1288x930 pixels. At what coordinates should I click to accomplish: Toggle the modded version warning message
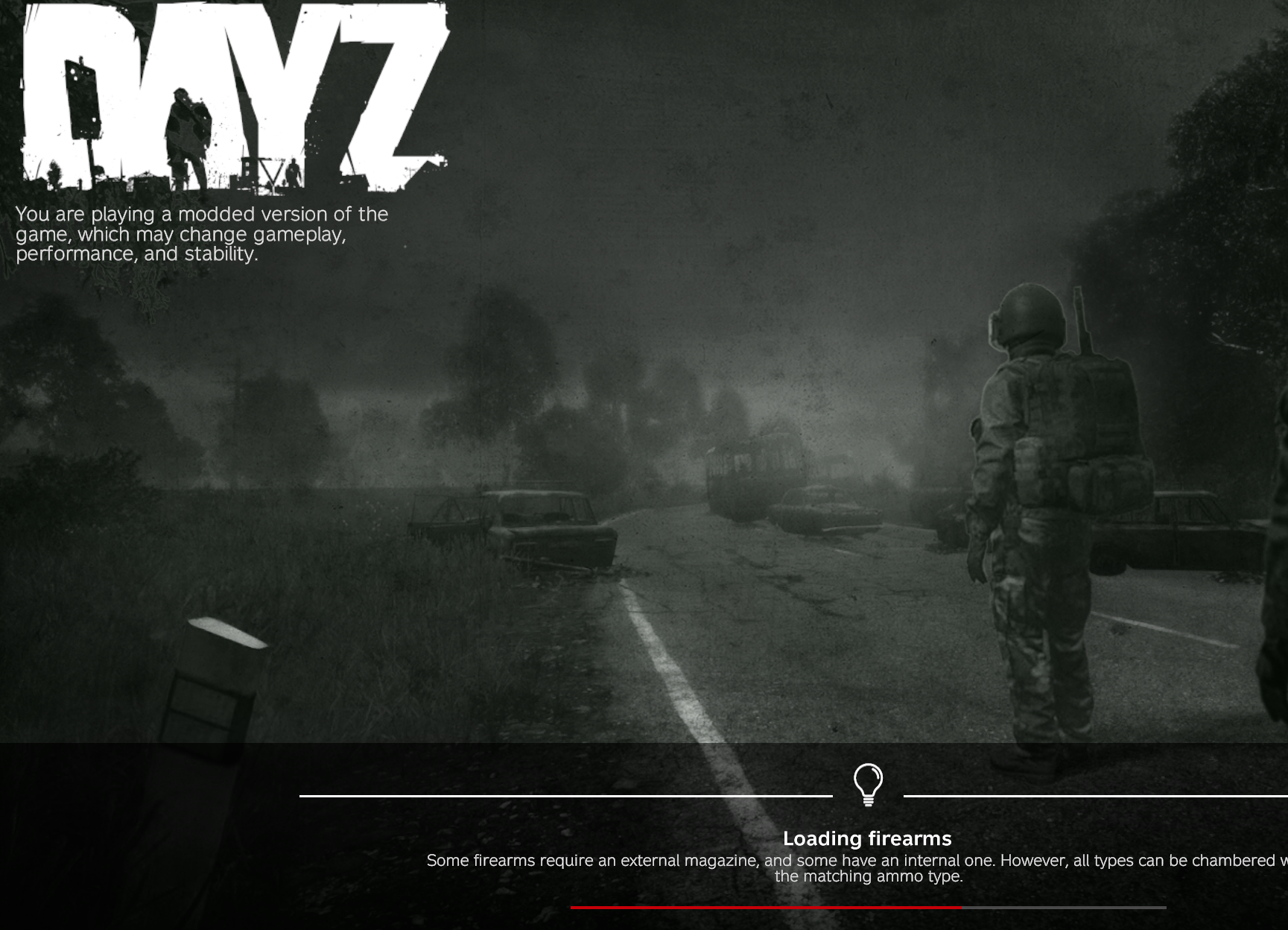click(201, 235)
